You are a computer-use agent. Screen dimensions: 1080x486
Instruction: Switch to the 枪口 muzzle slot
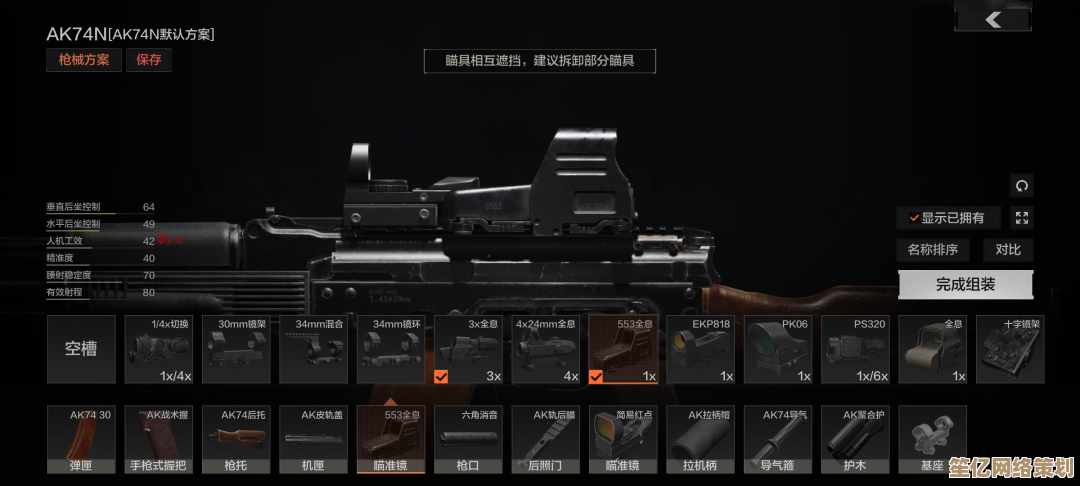468,439
